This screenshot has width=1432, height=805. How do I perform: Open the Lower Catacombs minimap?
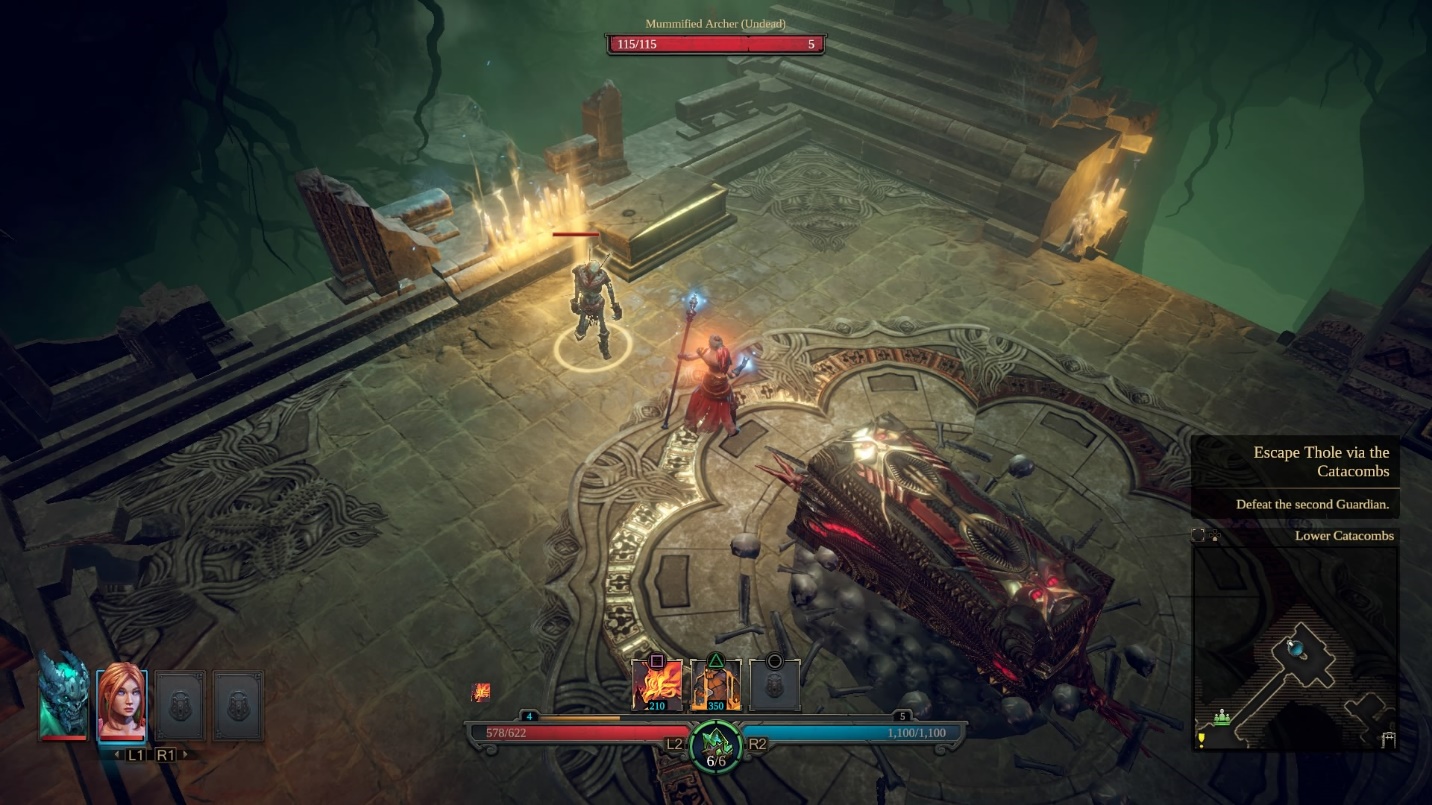tap(1295, 647)
